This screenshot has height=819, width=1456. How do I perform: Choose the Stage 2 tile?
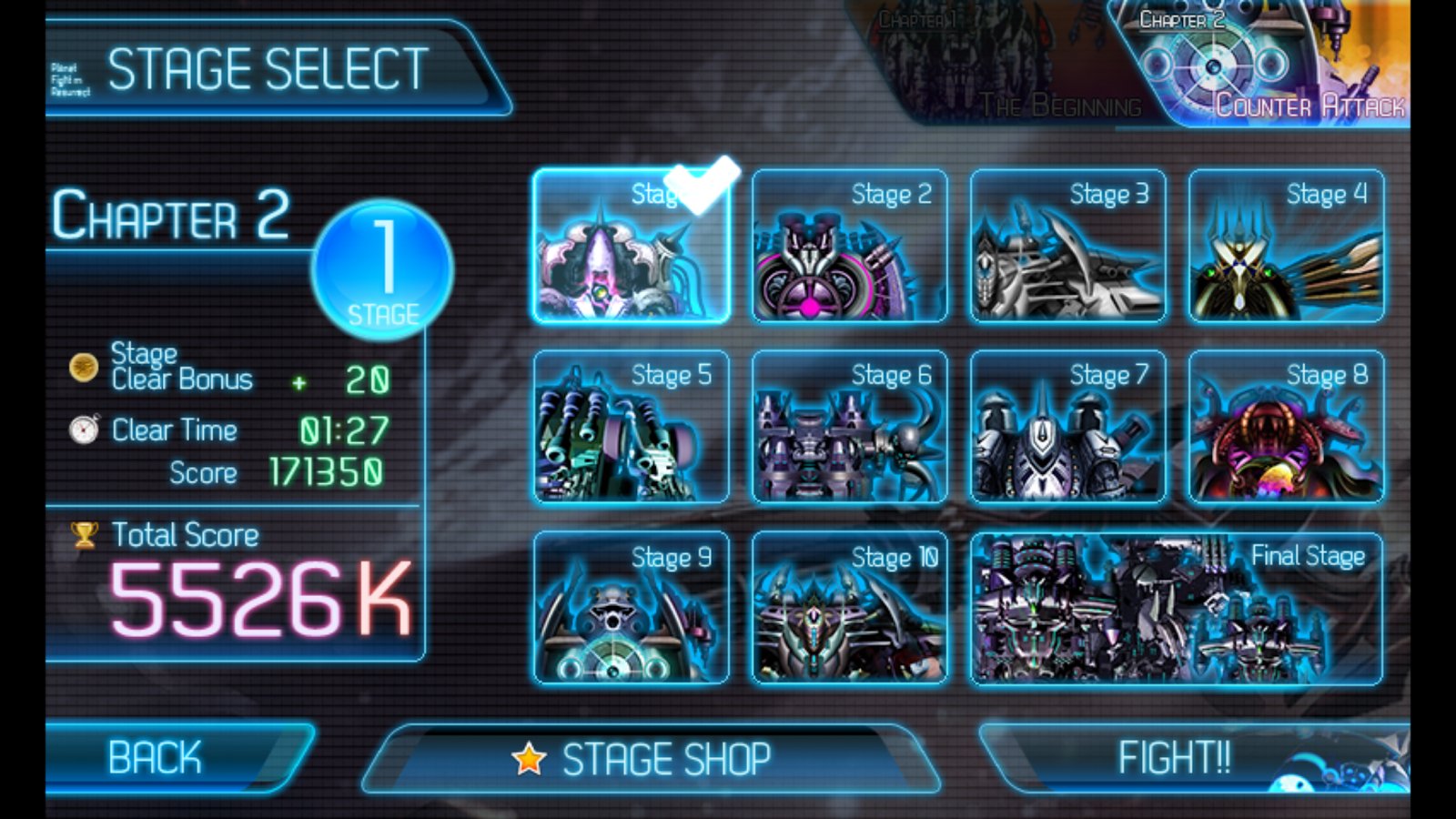click(849, 248)
